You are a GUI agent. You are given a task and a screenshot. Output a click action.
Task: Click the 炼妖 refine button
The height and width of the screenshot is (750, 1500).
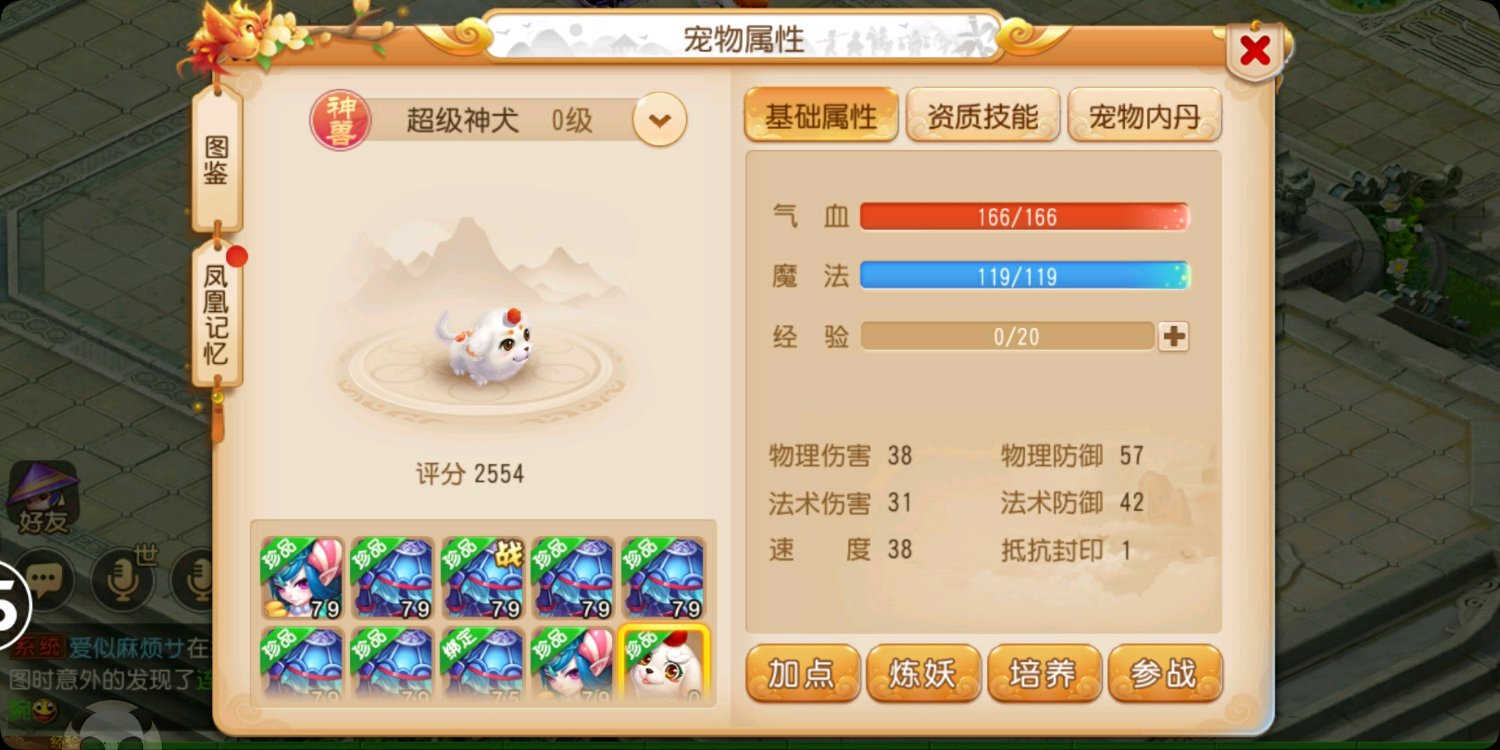923,674
